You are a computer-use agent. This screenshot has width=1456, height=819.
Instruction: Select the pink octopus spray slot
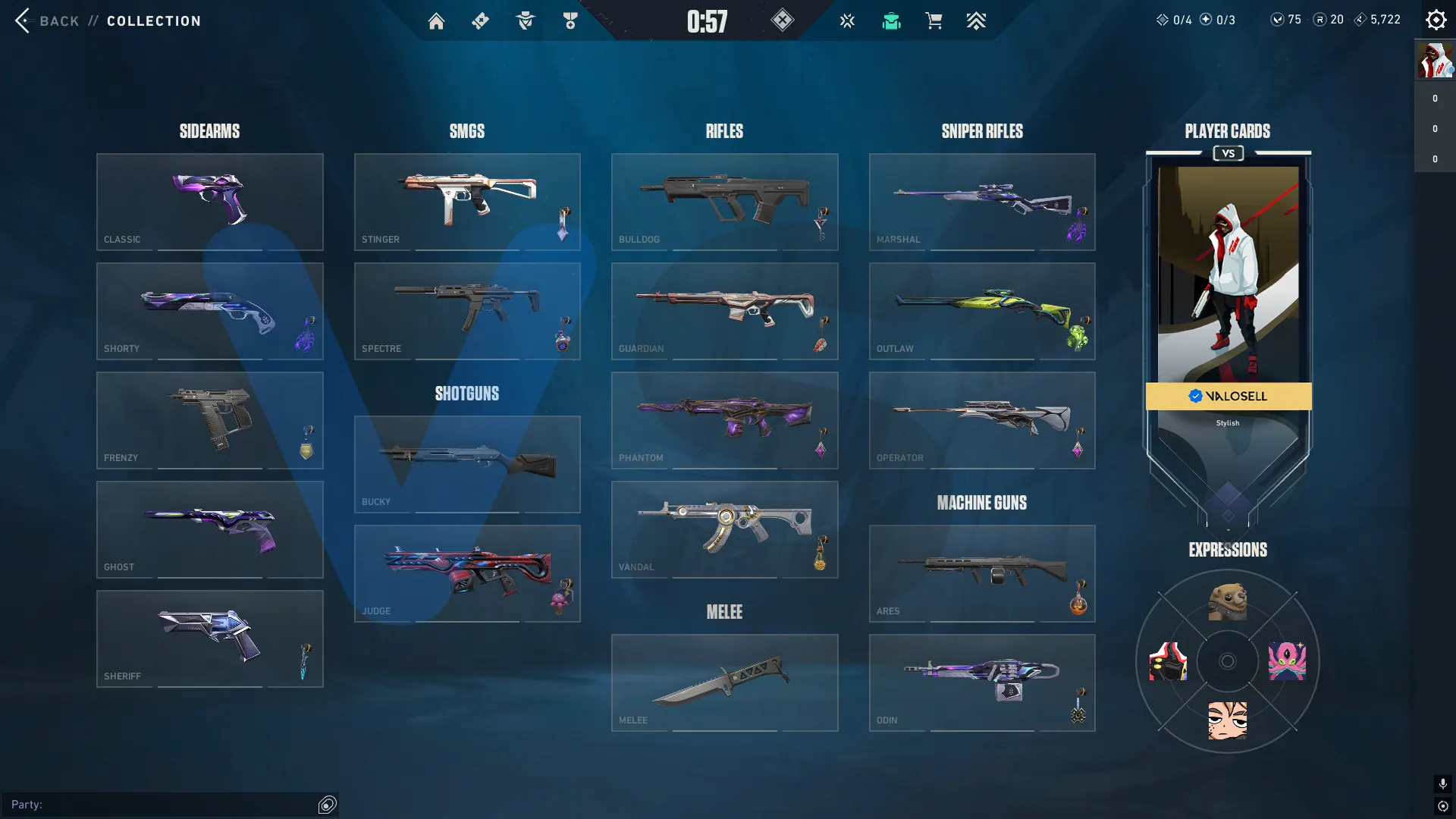pos(1287,661)
